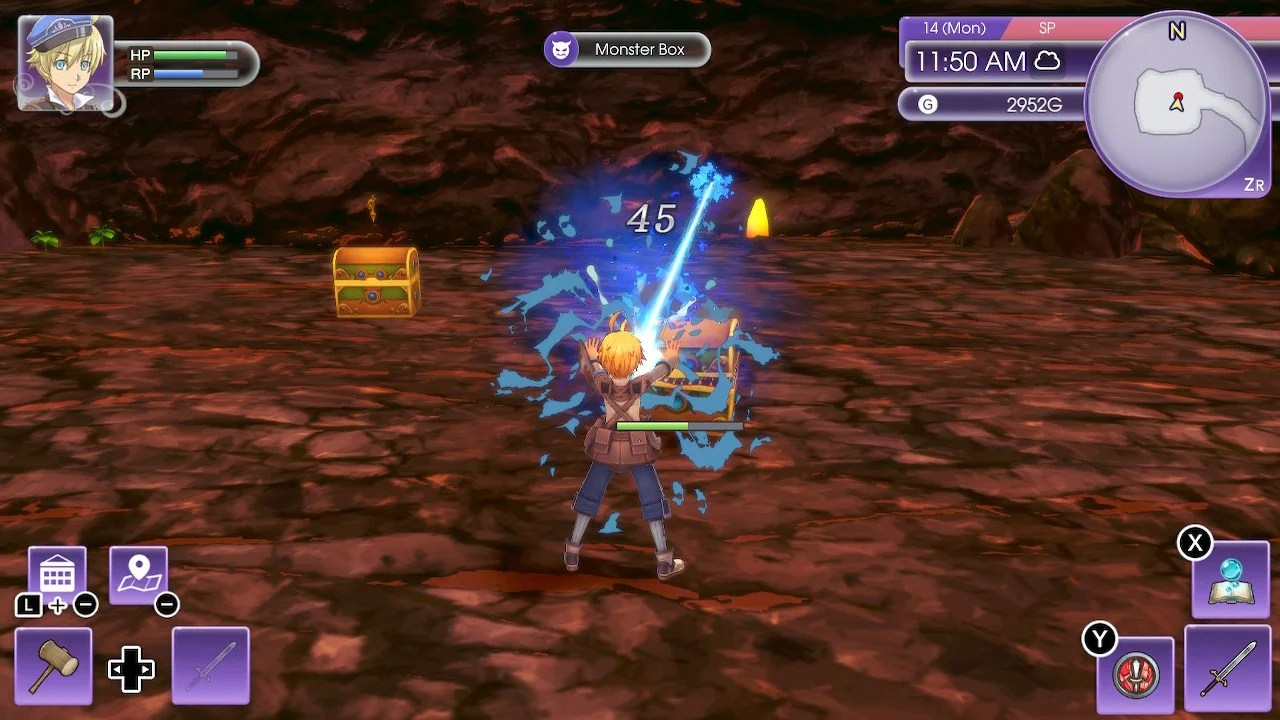
Task: Open the map pin icon
Action: [140, 570]
